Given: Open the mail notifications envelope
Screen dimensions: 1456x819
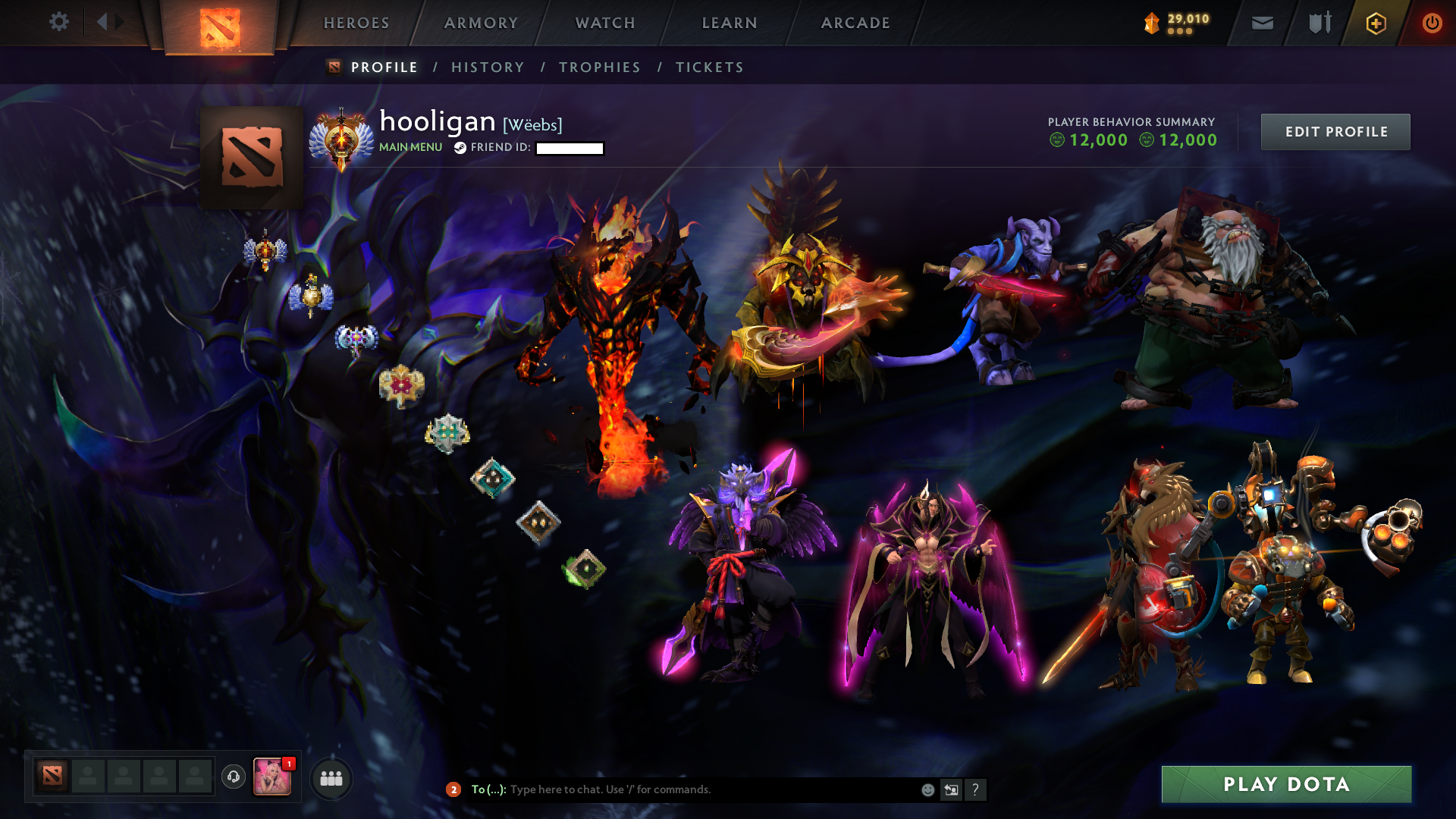Looking at the screenshot, I should (x=1261, y=23).
